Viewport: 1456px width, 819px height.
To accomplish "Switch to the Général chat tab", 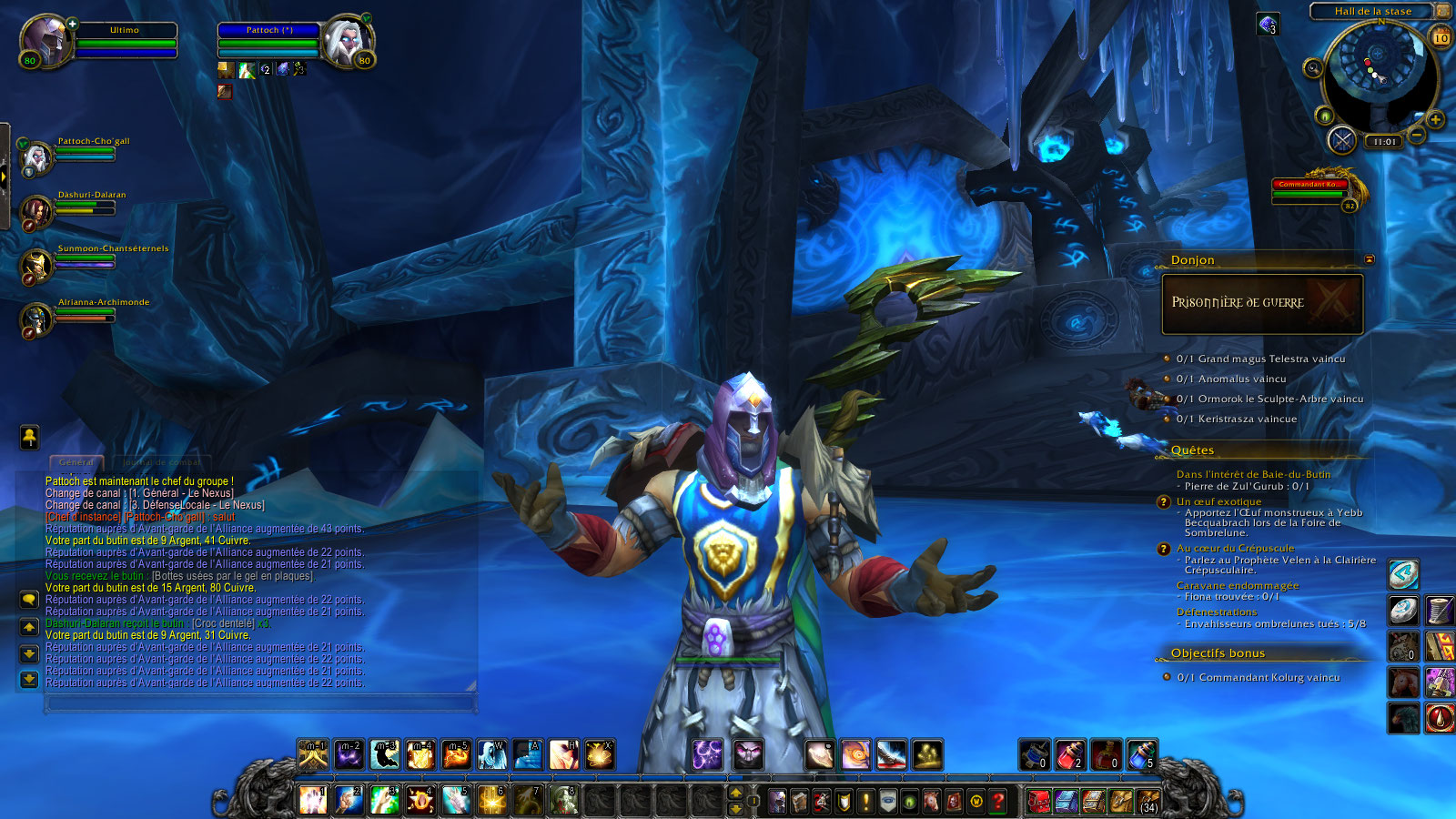I will (x=76, y=462).
